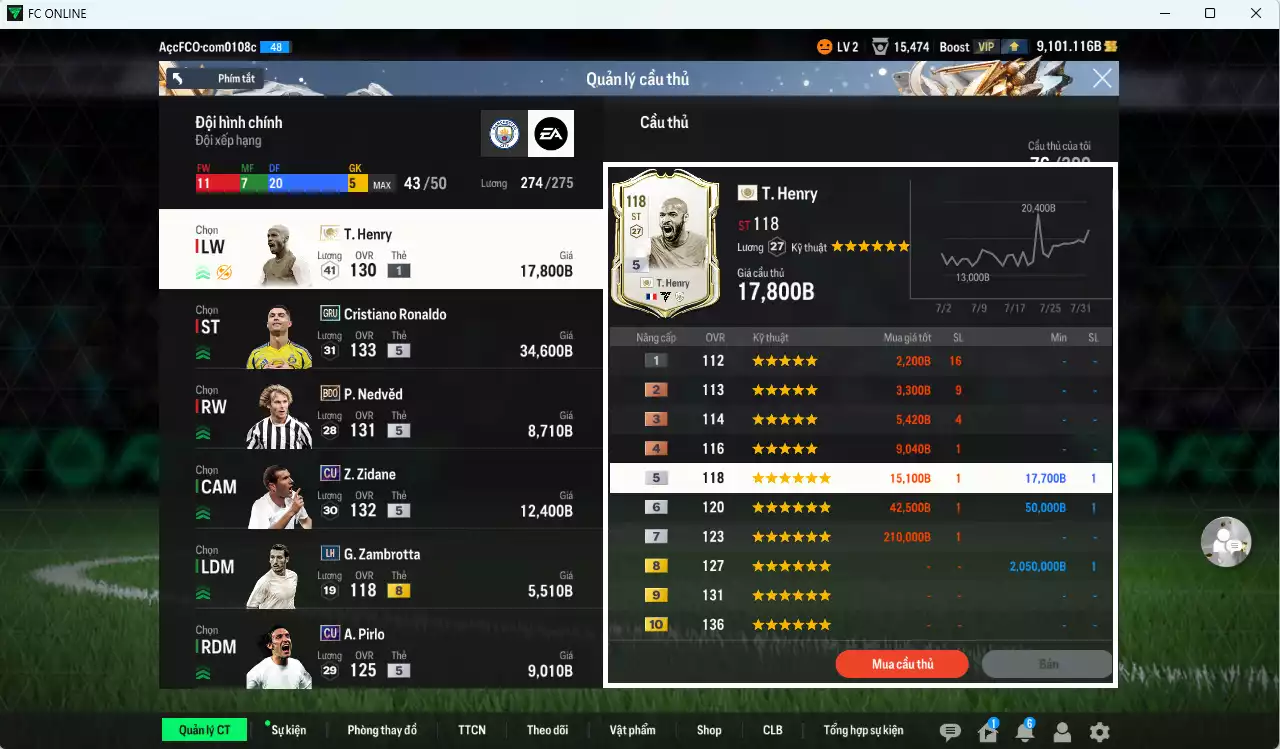The height and width of the screenshot is (749, 1280).
Task: Click the EA Sports logo icon
Action: click(x=552, y=133)
